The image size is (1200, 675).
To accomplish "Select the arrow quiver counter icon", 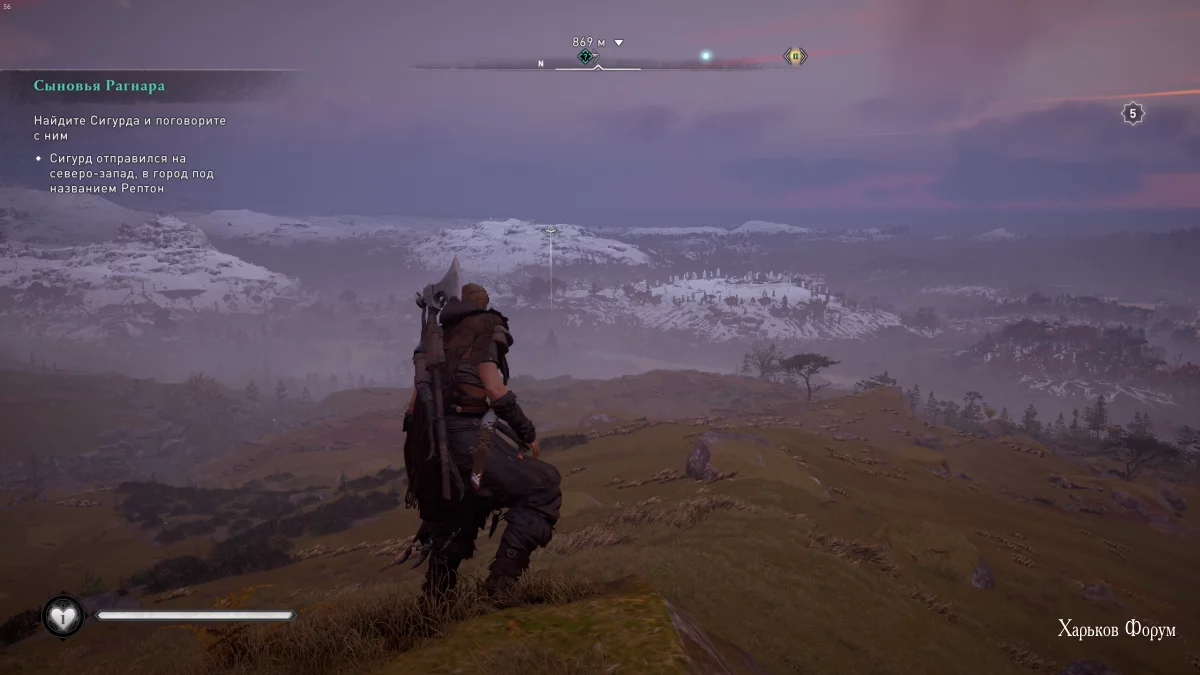I will [x=1132, y=114].
